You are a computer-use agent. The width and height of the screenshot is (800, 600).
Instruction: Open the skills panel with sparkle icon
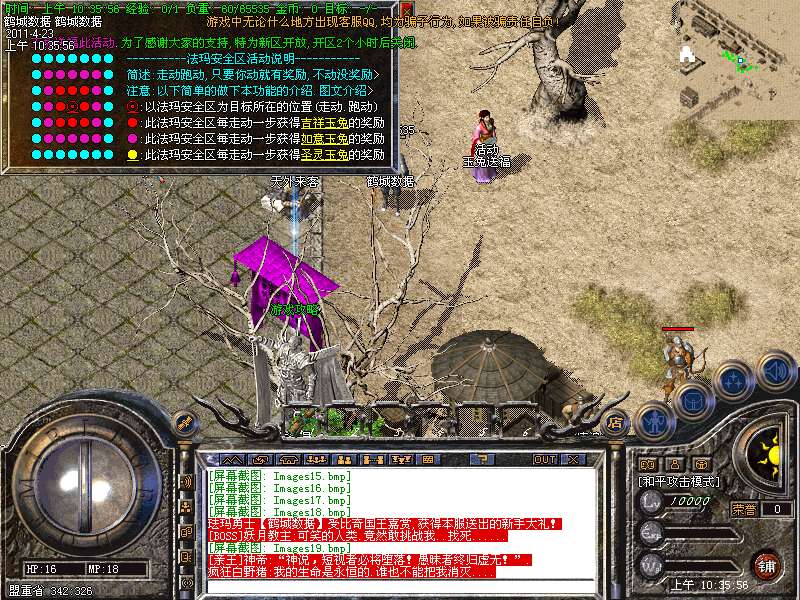point(735,382)
